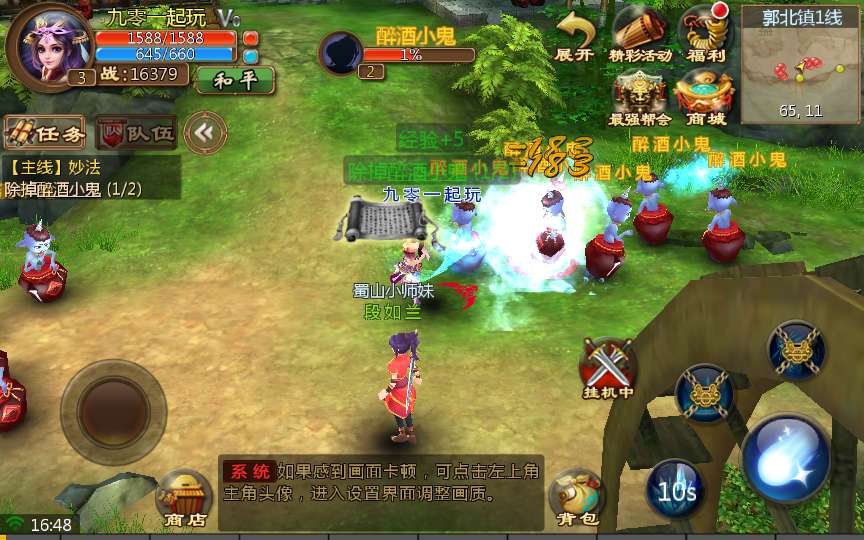Click the 展开 expand arrow button
Viewport: 864px width, 540px height.
tap(575, 36)
